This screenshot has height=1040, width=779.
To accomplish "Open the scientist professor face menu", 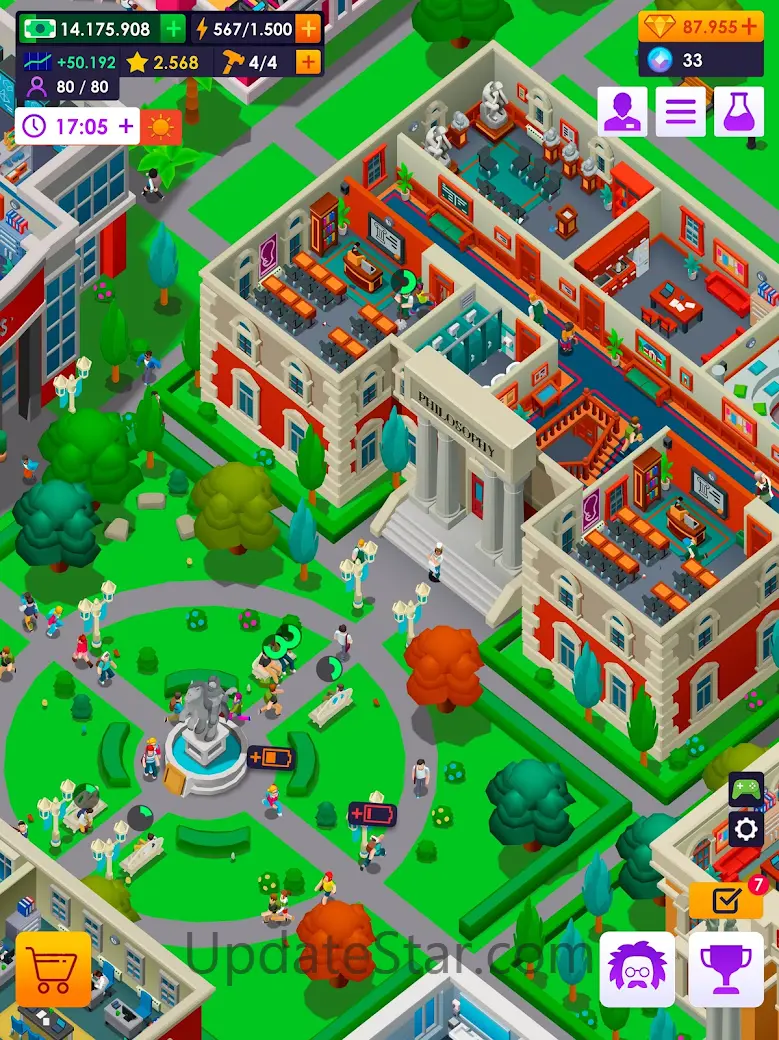I will (x=637, y=969).
